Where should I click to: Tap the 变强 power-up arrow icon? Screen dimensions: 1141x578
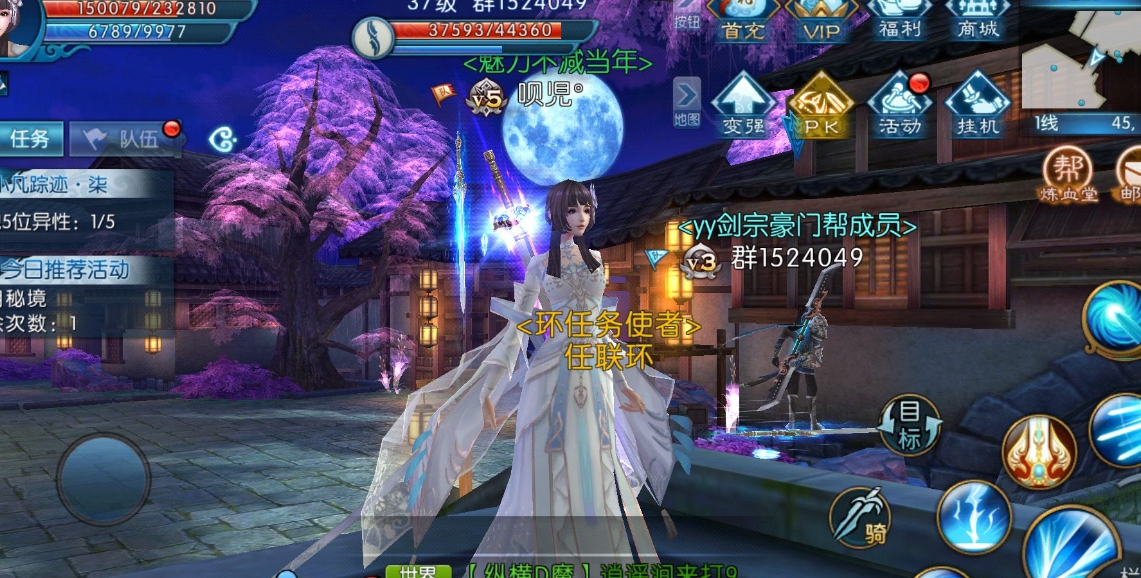742,105
